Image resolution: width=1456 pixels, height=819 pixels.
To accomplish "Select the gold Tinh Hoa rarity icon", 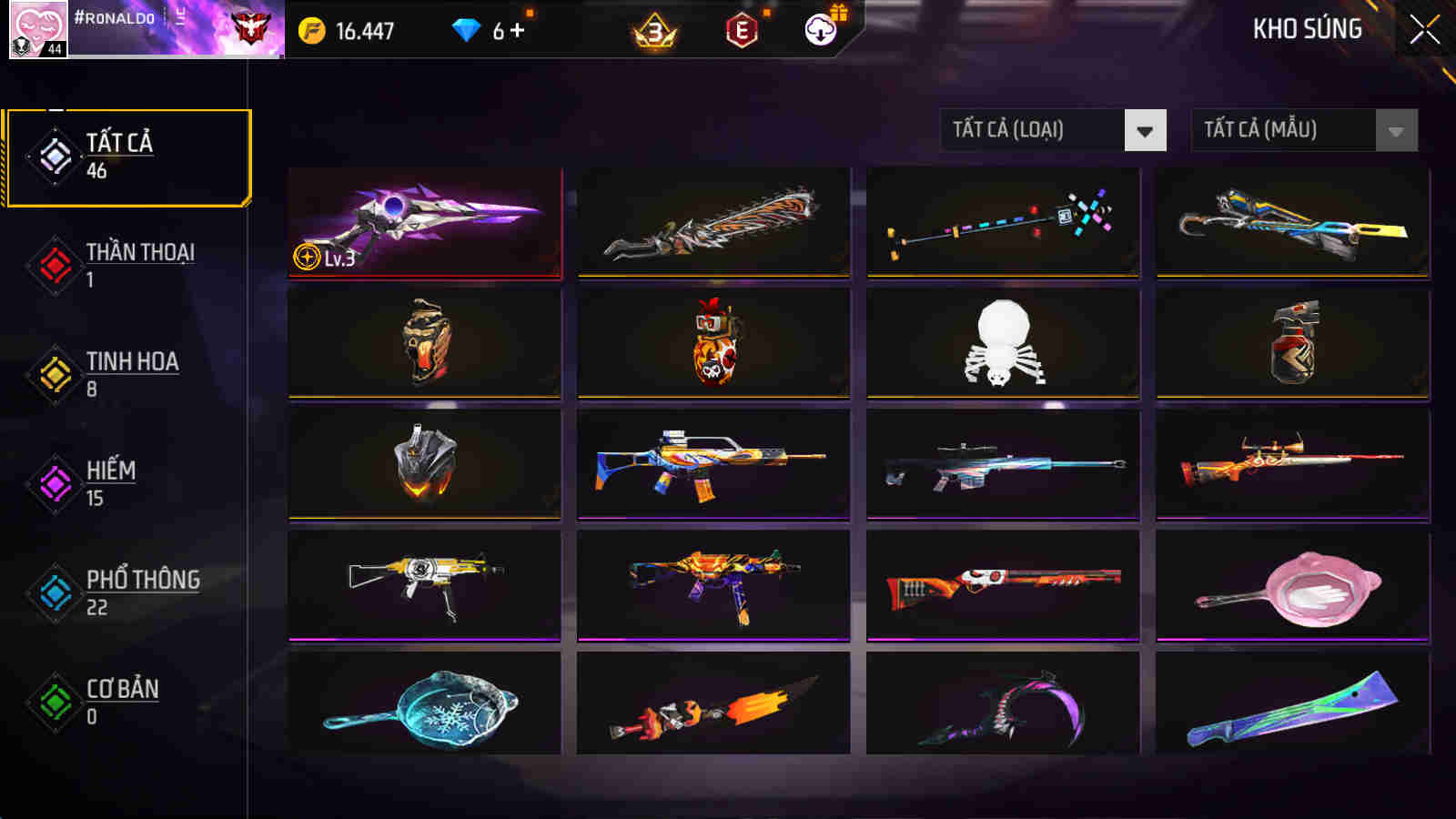I will [55, 373].
